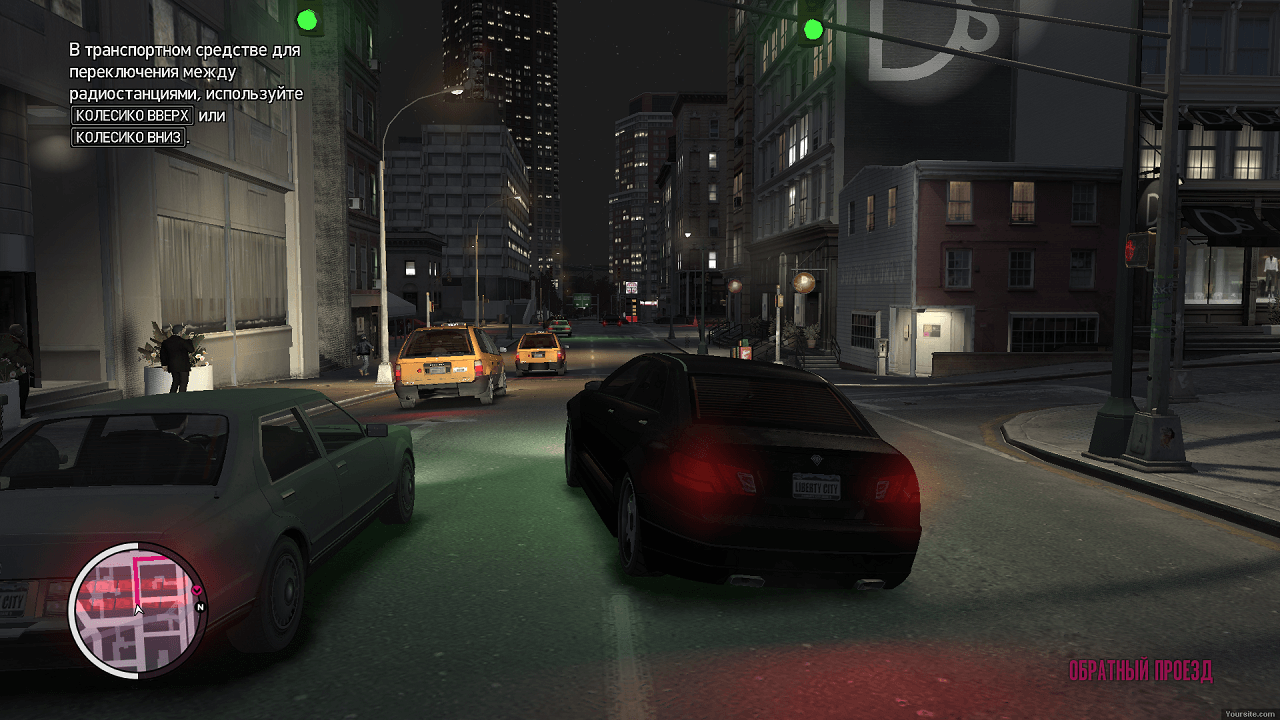Click the north N compass marker

click(x=200, y=606)
